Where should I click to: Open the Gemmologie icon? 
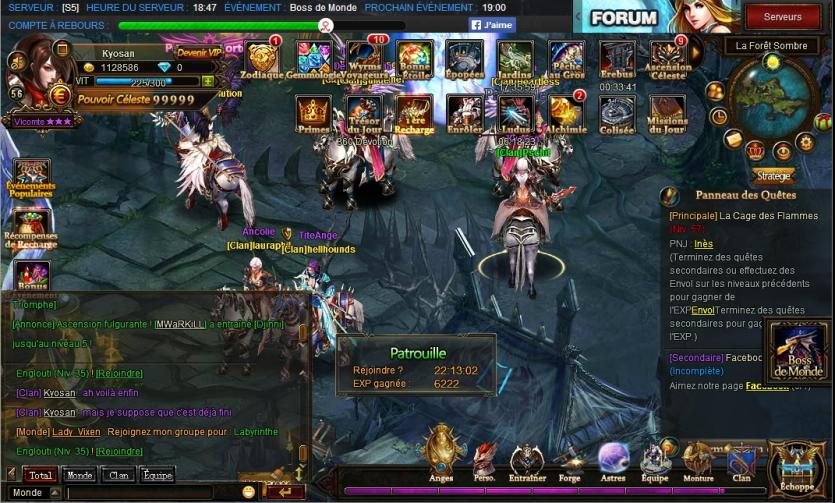(314, 58)
